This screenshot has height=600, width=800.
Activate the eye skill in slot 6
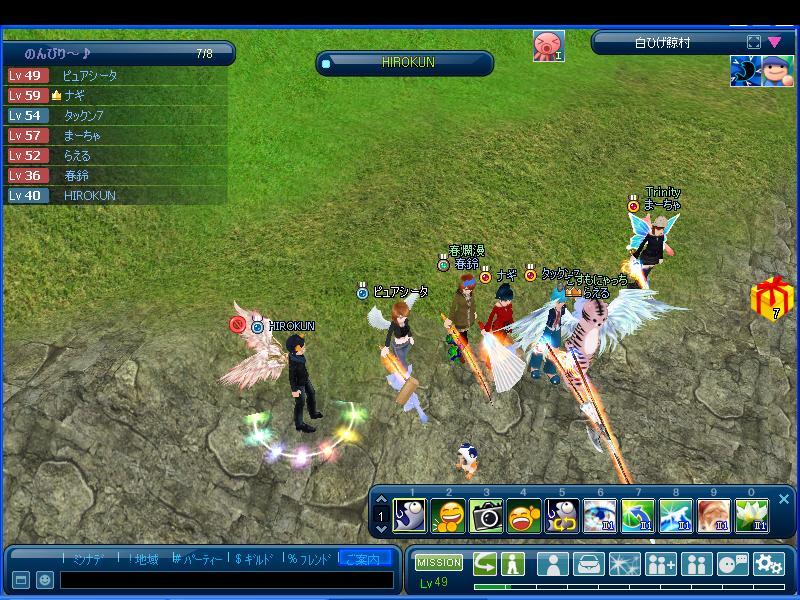coord(599,516)
